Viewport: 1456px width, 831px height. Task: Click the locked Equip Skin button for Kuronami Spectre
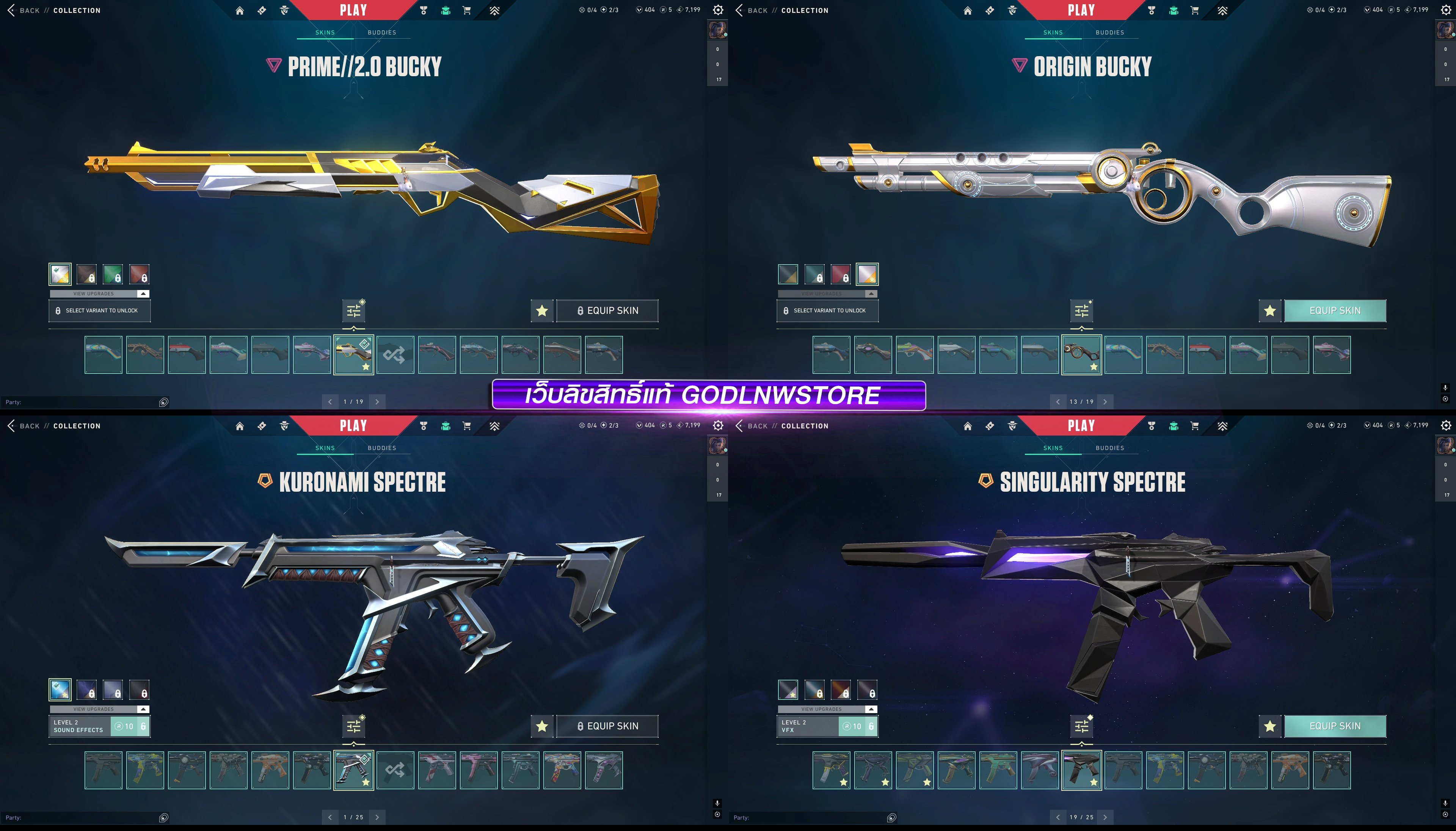(x=607, y=726)
